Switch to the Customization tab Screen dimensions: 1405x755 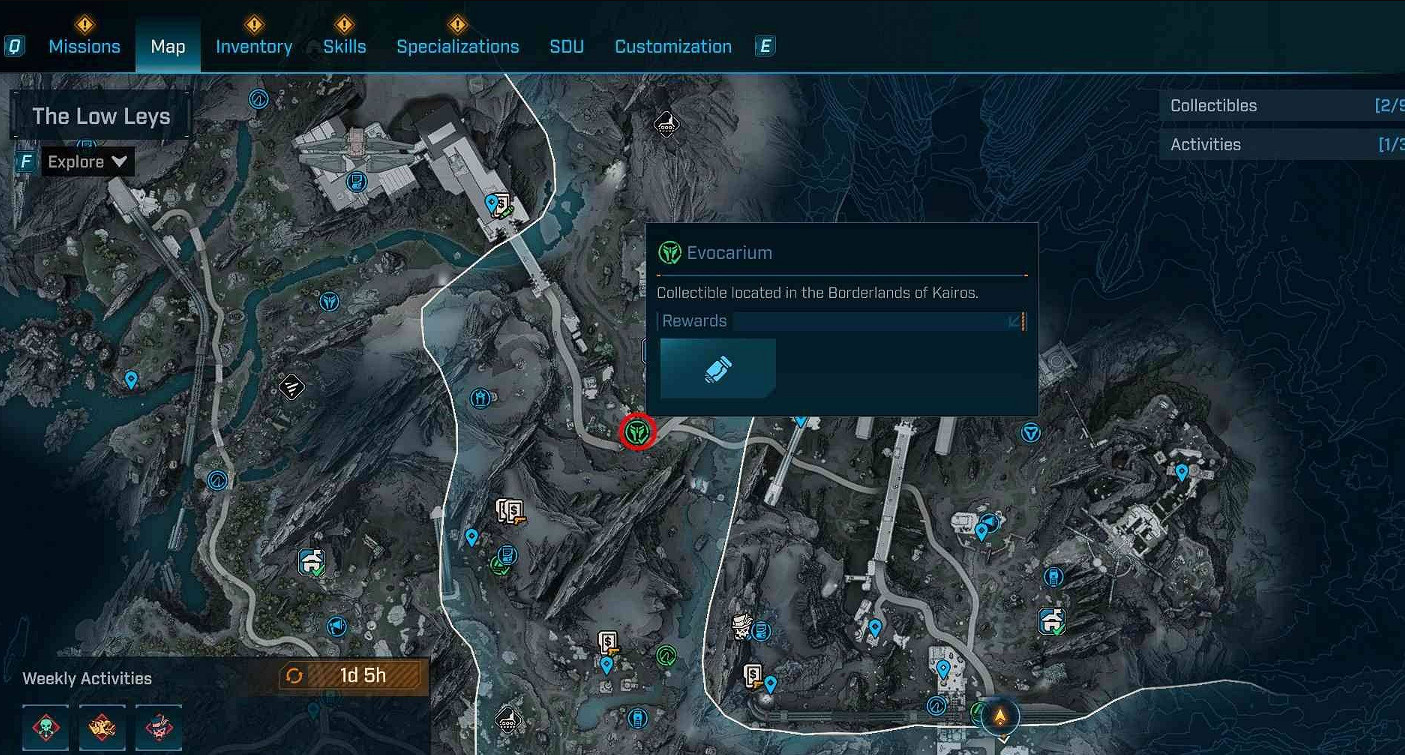[672, 46]
